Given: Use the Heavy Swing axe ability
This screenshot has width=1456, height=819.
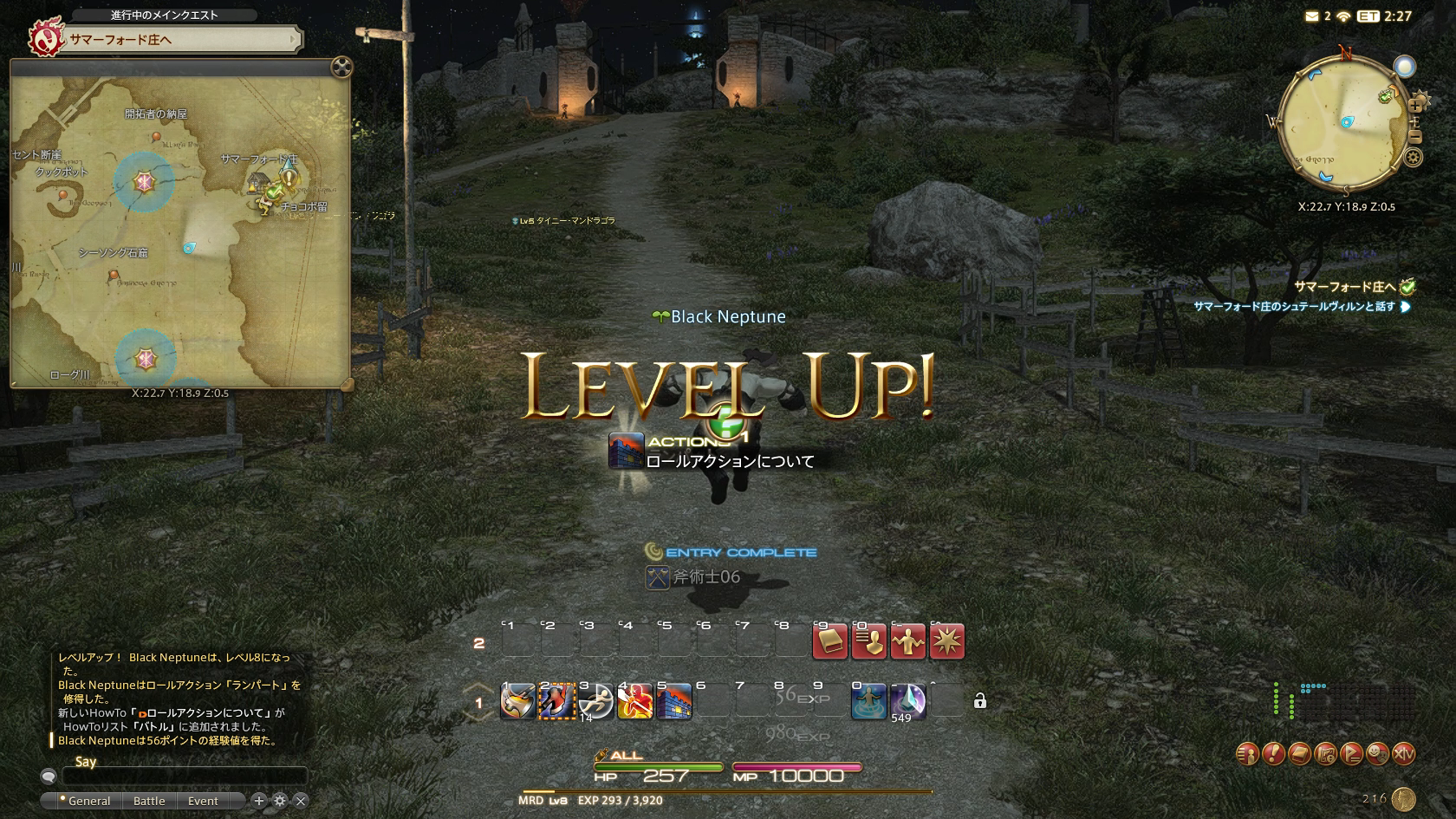Looking at the screenshot, I should tap(517, 701).
